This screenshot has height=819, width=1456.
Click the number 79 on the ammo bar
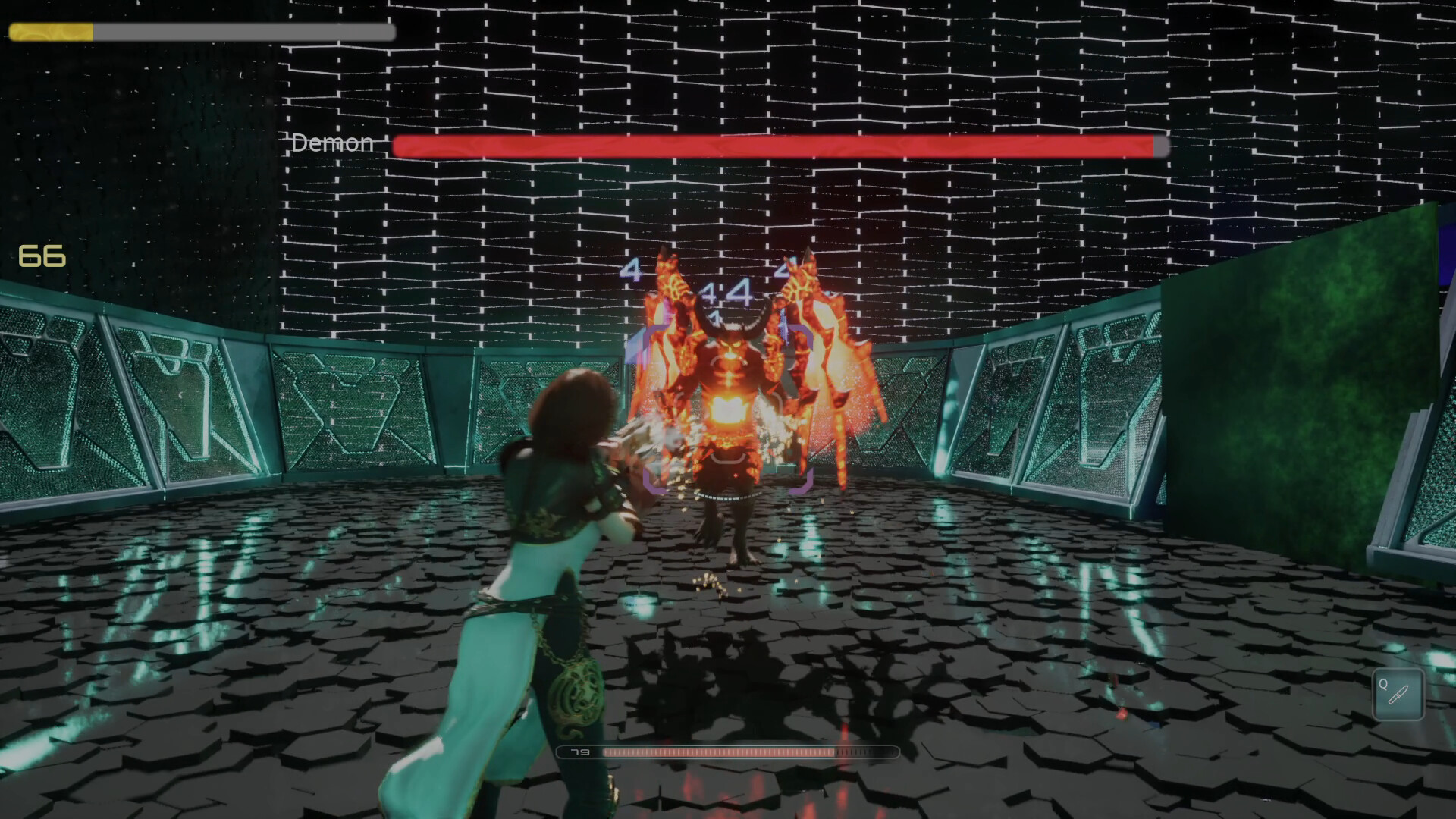(580, 752)
